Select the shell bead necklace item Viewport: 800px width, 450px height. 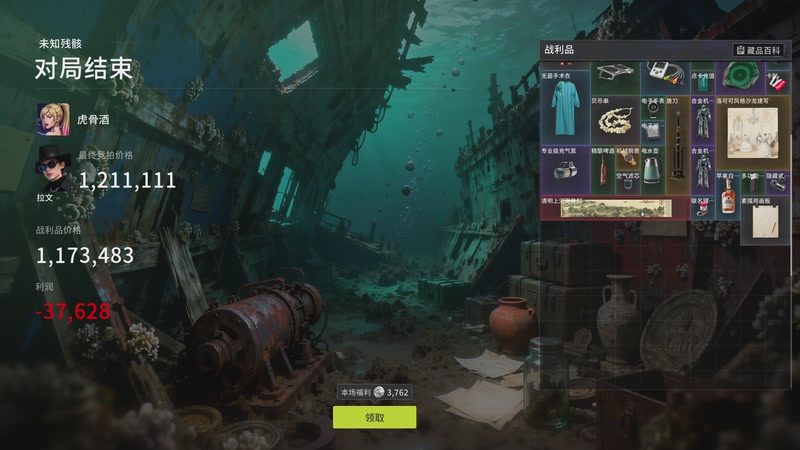click(613, 123)
